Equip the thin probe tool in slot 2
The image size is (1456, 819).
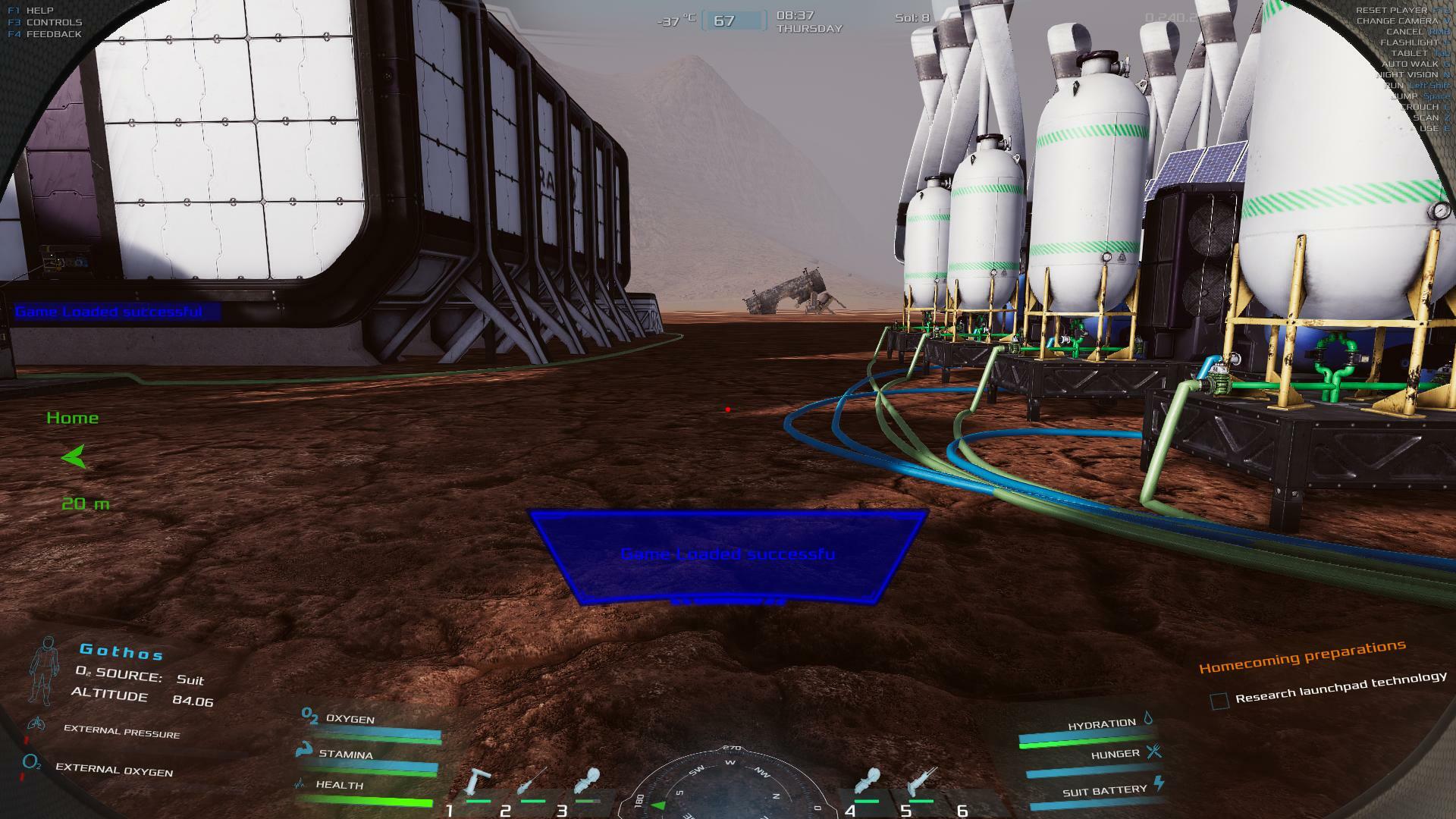[534, 783]
